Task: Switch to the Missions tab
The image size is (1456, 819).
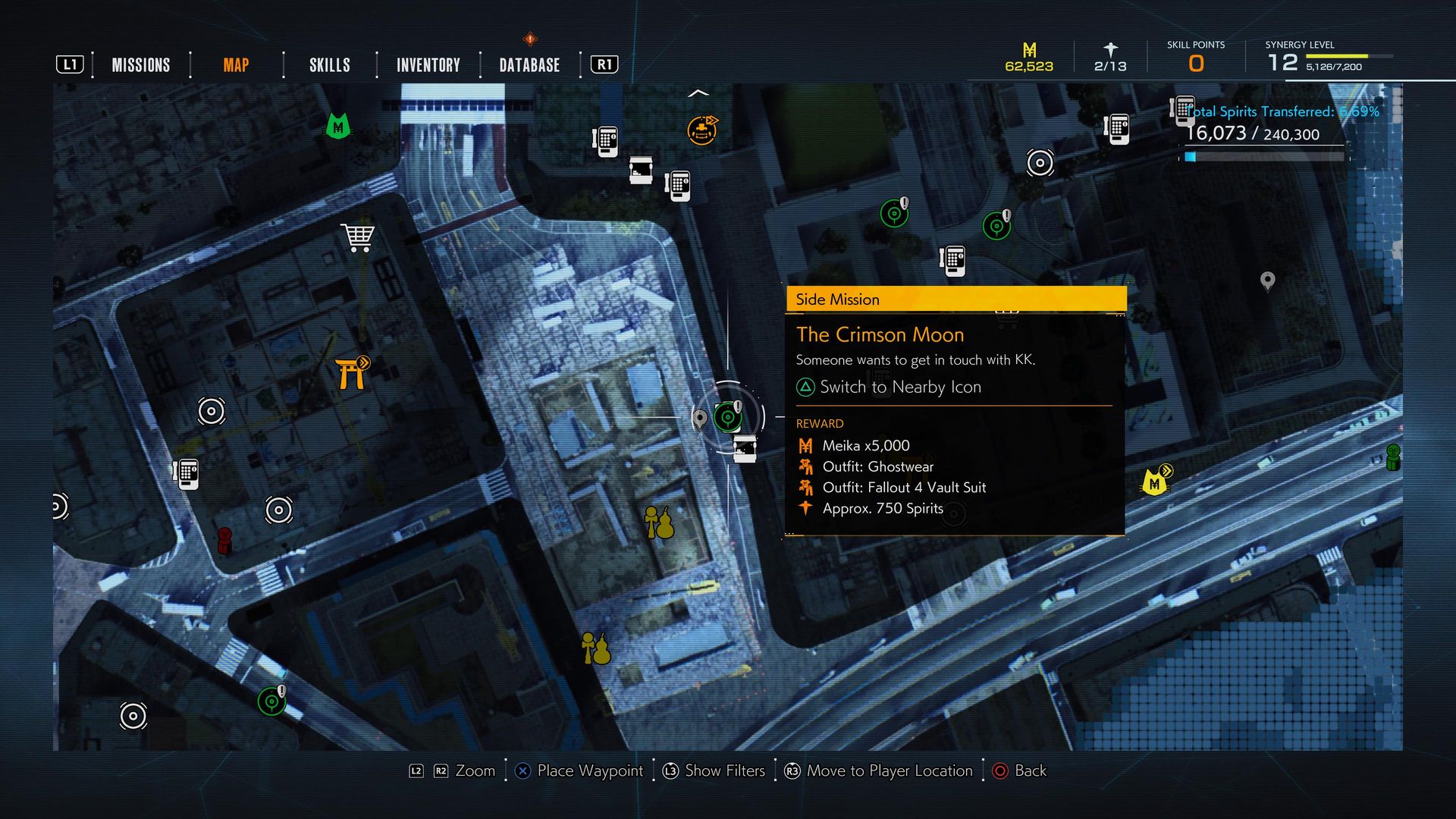Action: (141, 65)
